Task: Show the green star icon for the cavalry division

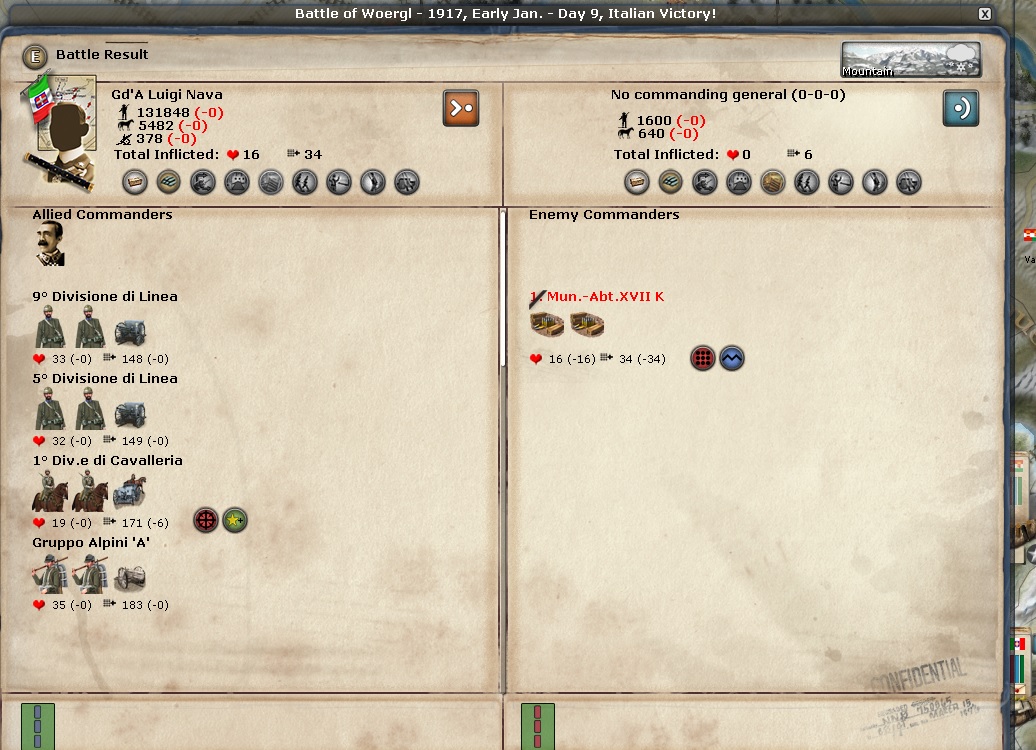Action: coord(235,521)
